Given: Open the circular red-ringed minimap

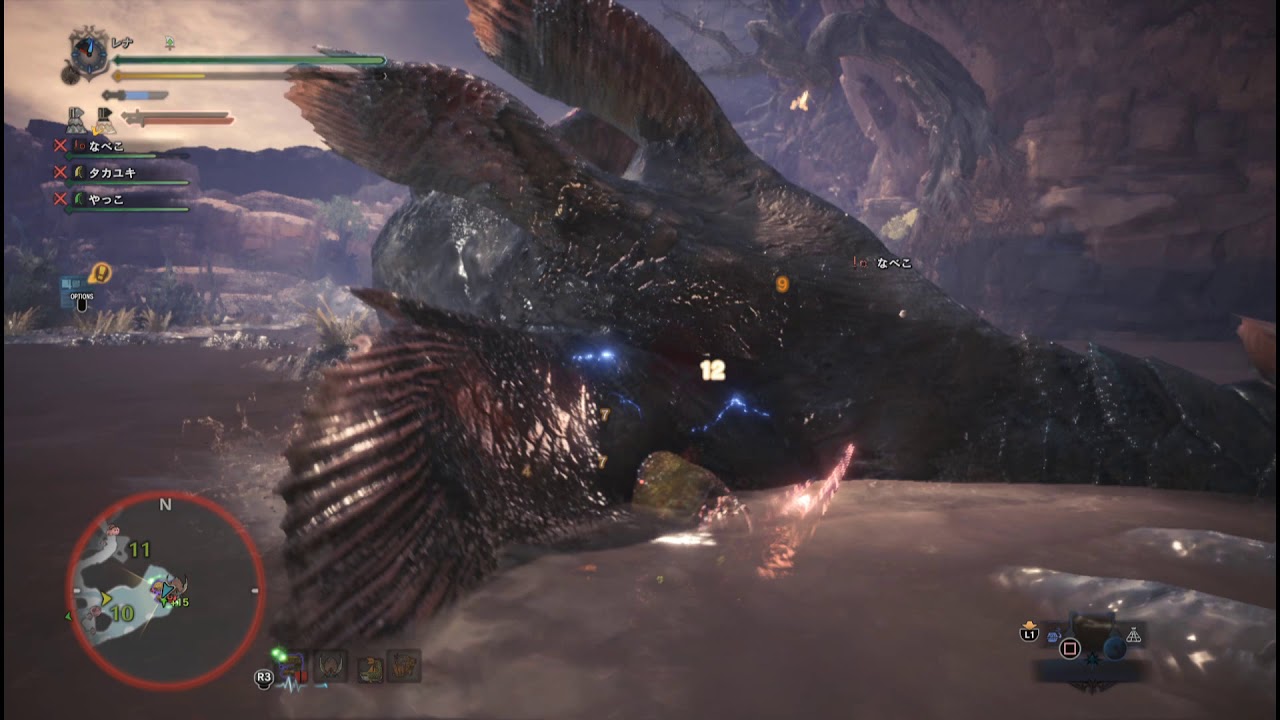Looking at the screenshot, I should 165,590.
